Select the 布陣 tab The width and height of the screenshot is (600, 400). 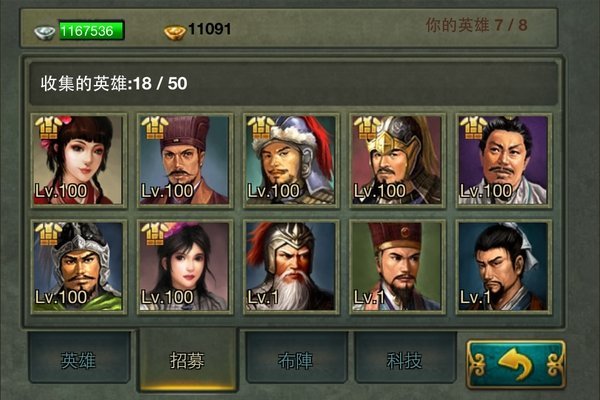click(x=296, y=360)
